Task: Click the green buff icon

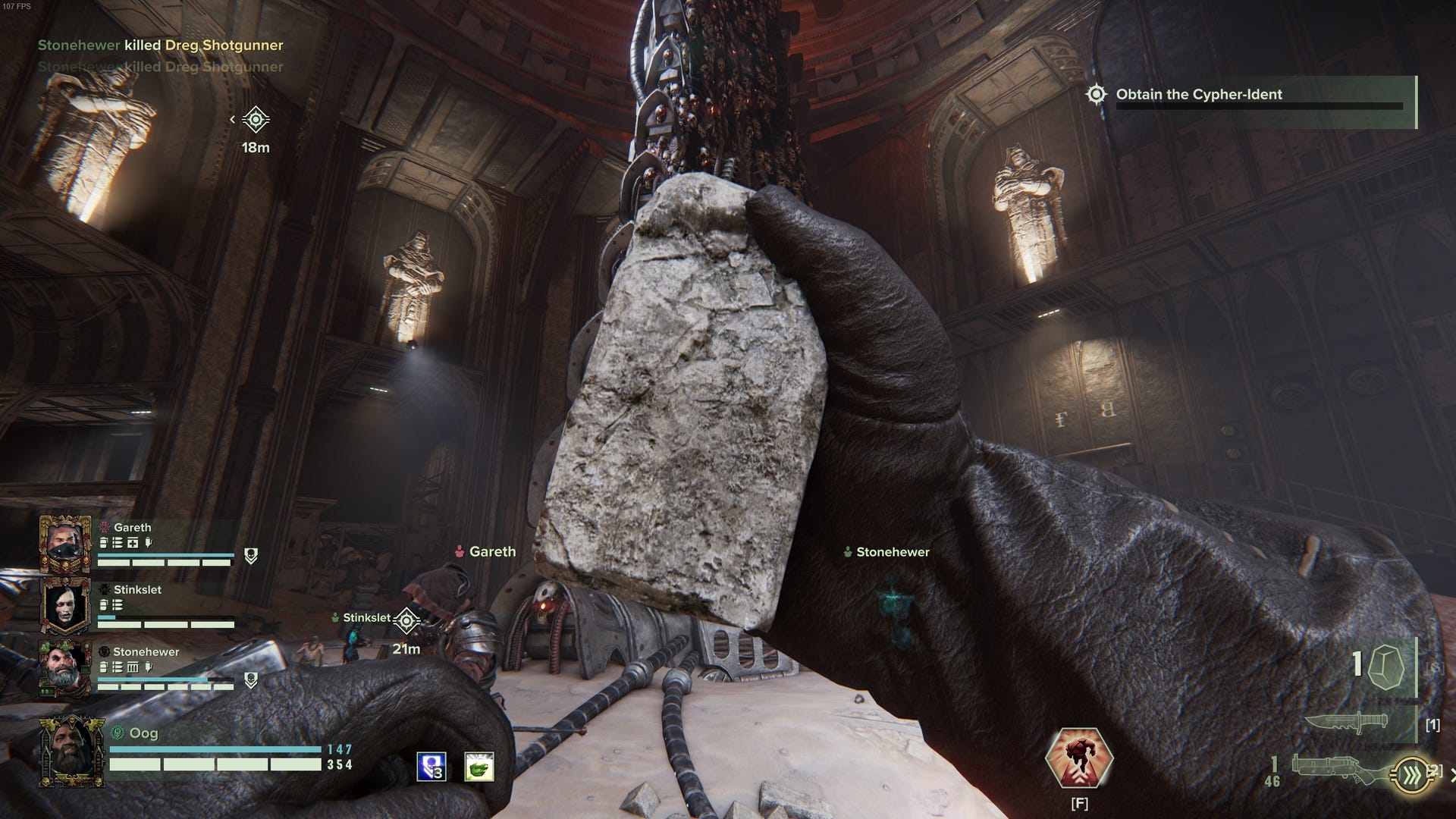Action: pos(479,767)
